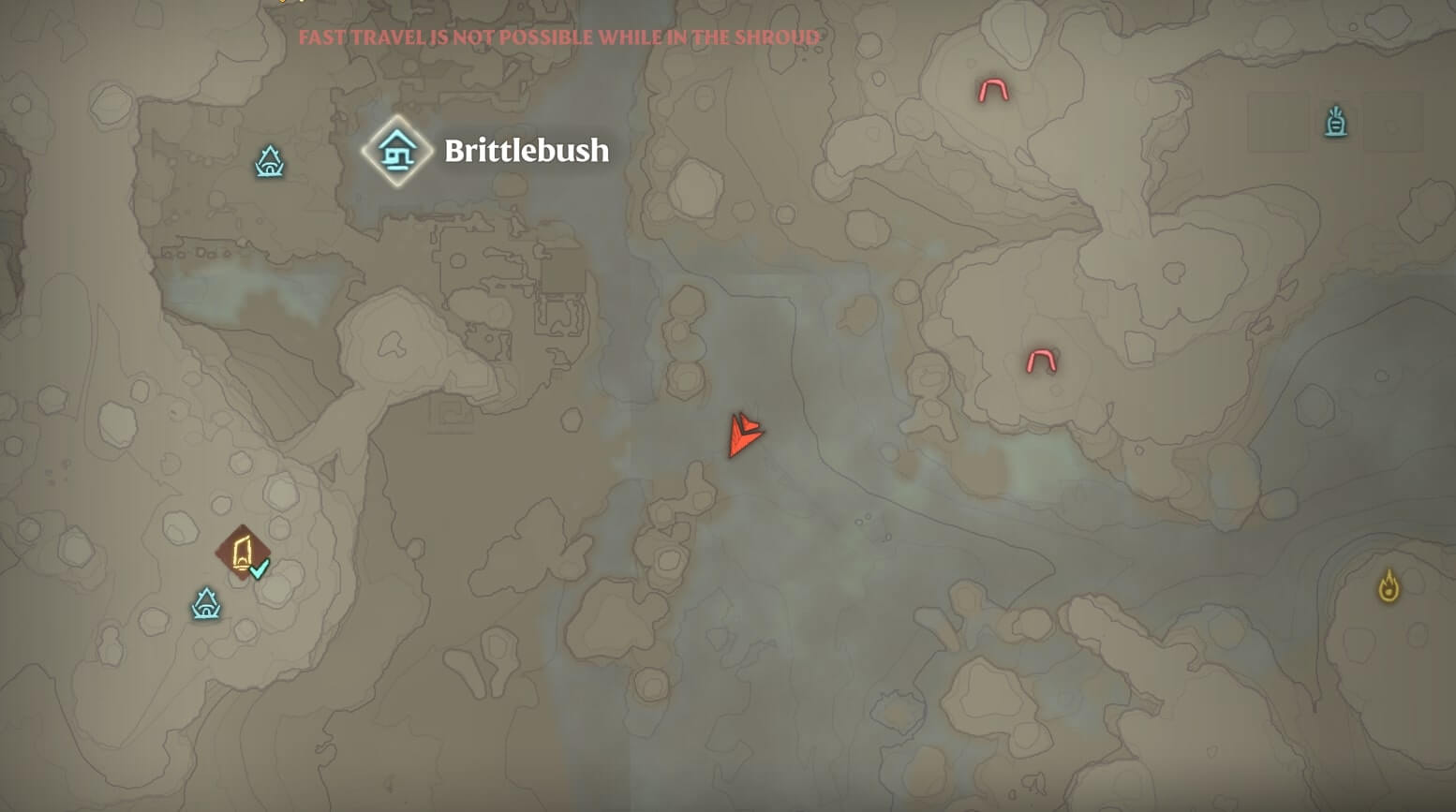Click the pink cave entrance near the map center
Image resolution: width=1456 pixels, height=812 pixels.
pyautogui.click(x=1043, y=359)
